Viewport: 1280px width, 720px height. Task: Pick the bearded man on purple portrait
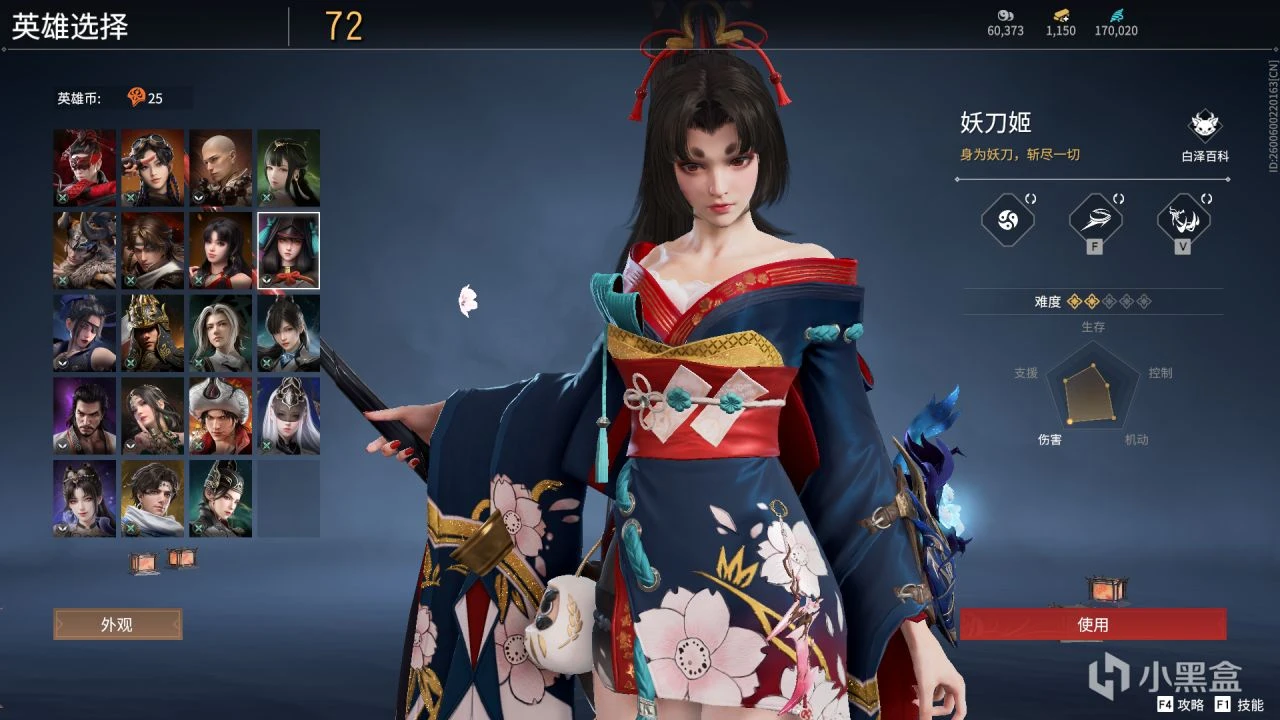click(85, 415)
